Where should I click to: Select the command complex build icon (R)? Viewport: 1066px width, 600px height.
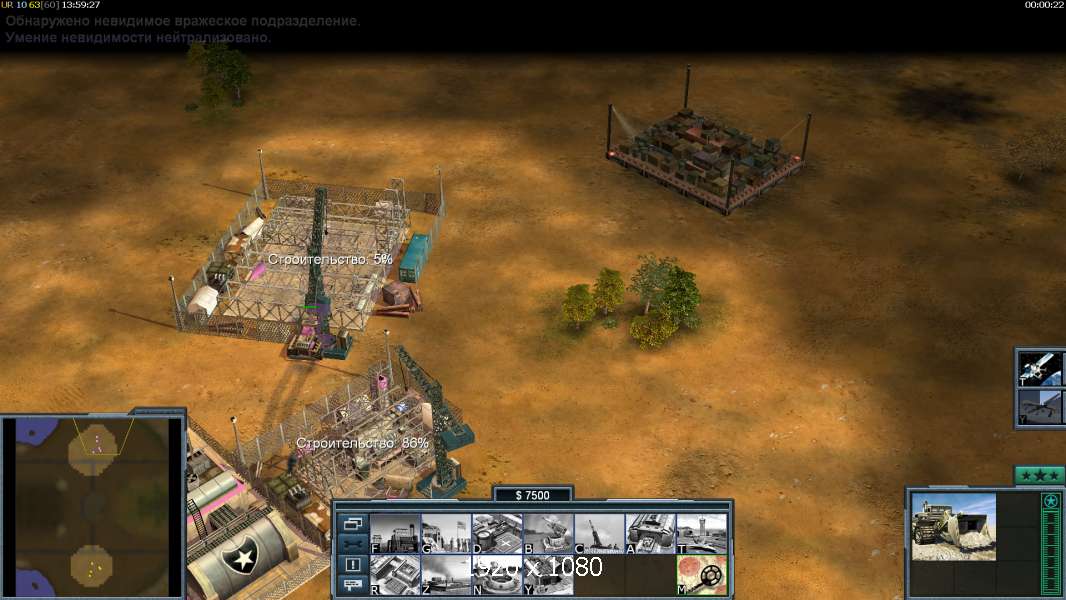click(x=395, y=575)
